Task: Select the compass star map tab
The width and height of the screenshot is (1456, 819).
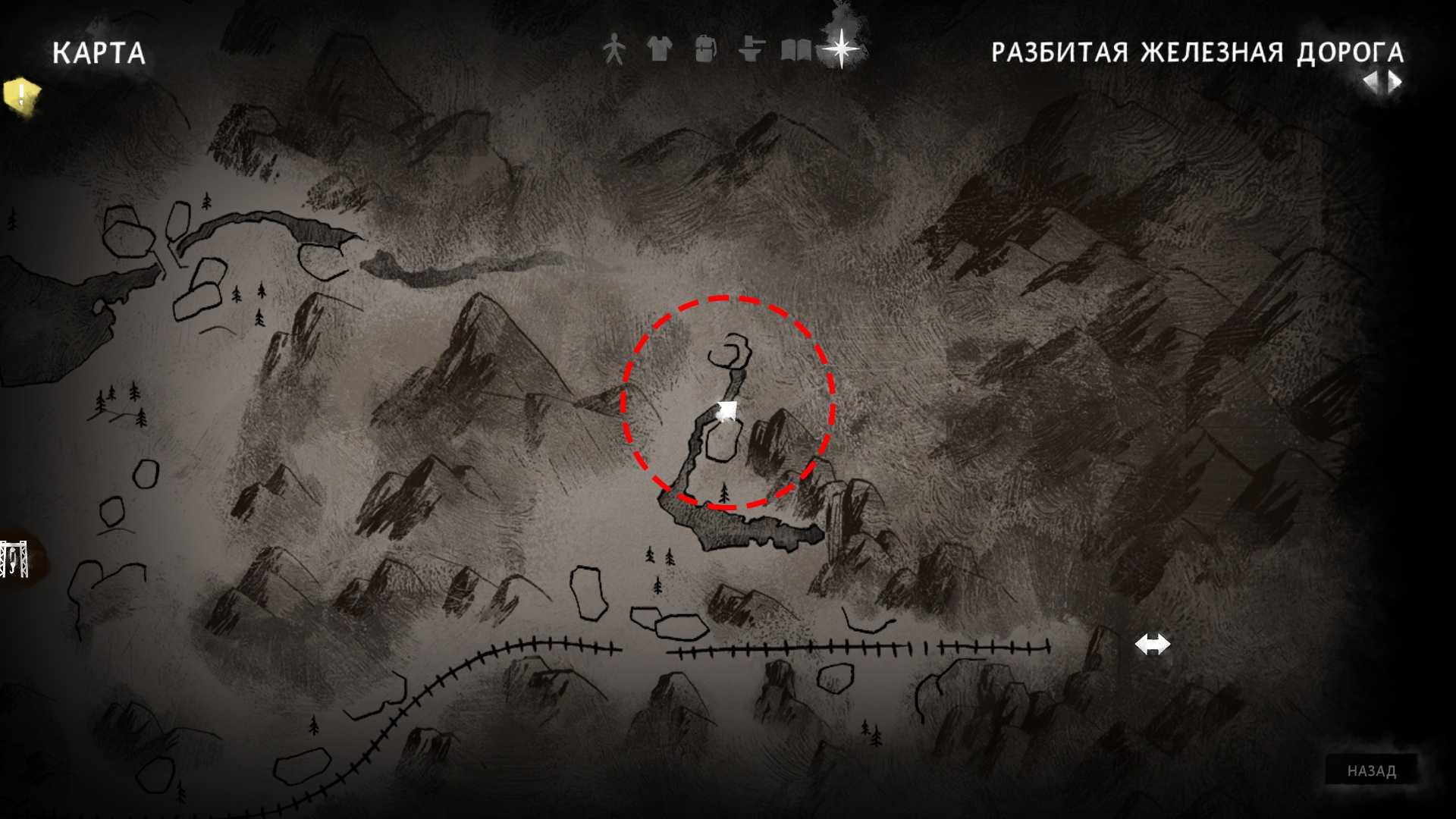Action: click(x=841, y=49)
